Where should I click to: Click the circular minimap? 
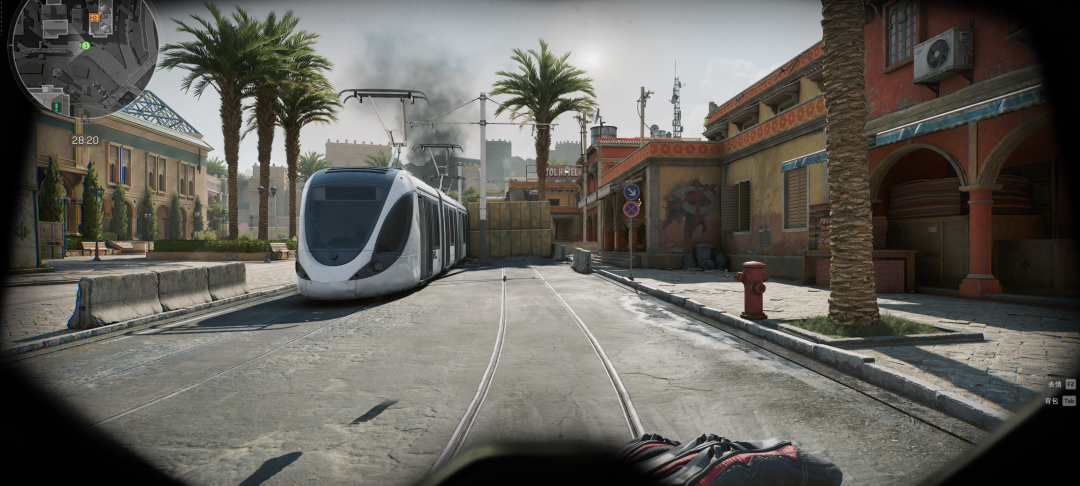[83, 56]
